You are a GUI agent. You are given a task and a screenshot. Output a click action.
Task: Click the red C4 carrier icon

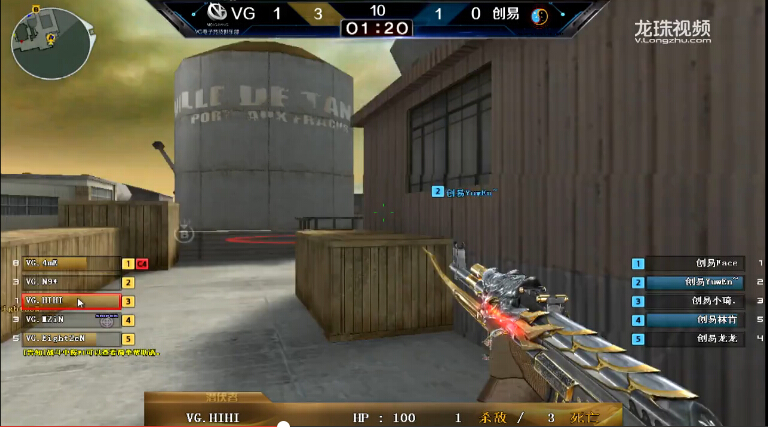[142, 264]
